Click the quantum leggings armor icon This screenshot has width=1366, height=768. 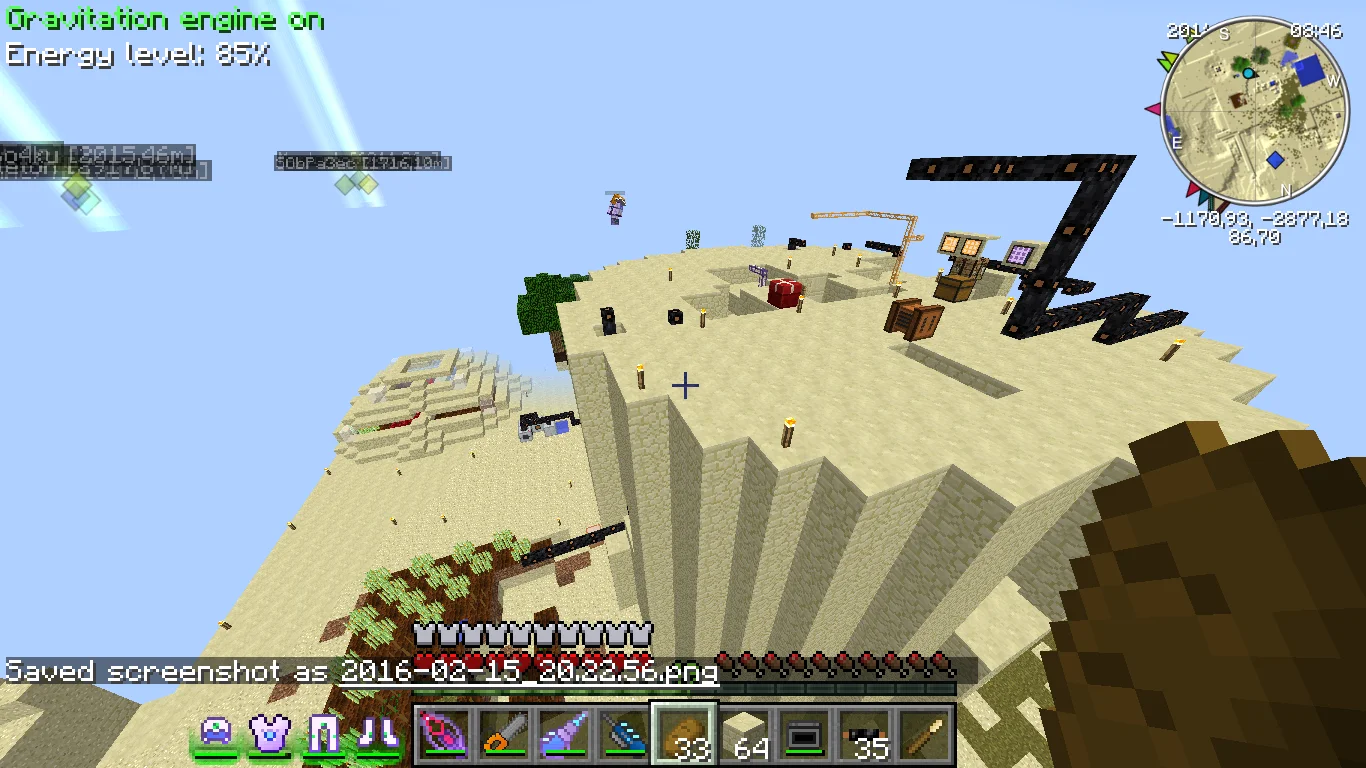[324, 734]
